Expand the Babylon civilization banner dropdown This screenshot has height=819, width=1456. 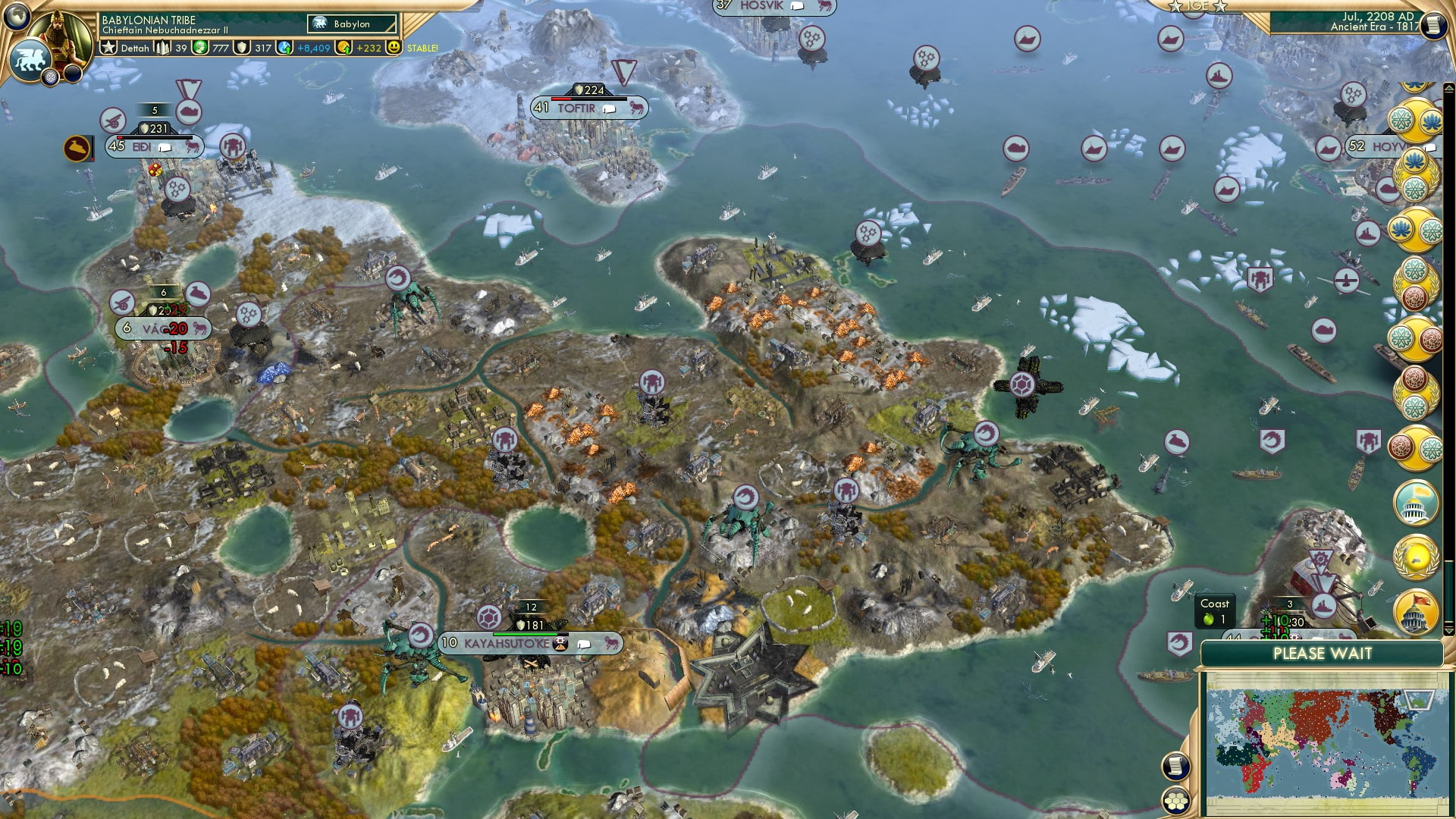pyautogui.click(x=353, y=24)
